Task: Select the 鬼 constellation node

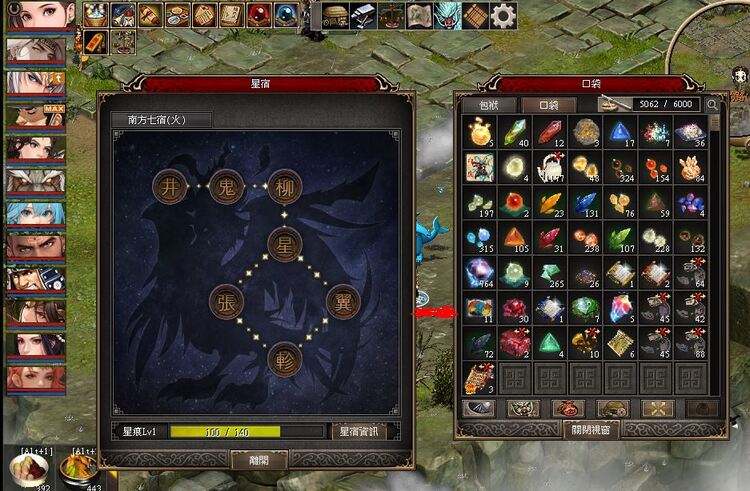Action: 227,186
